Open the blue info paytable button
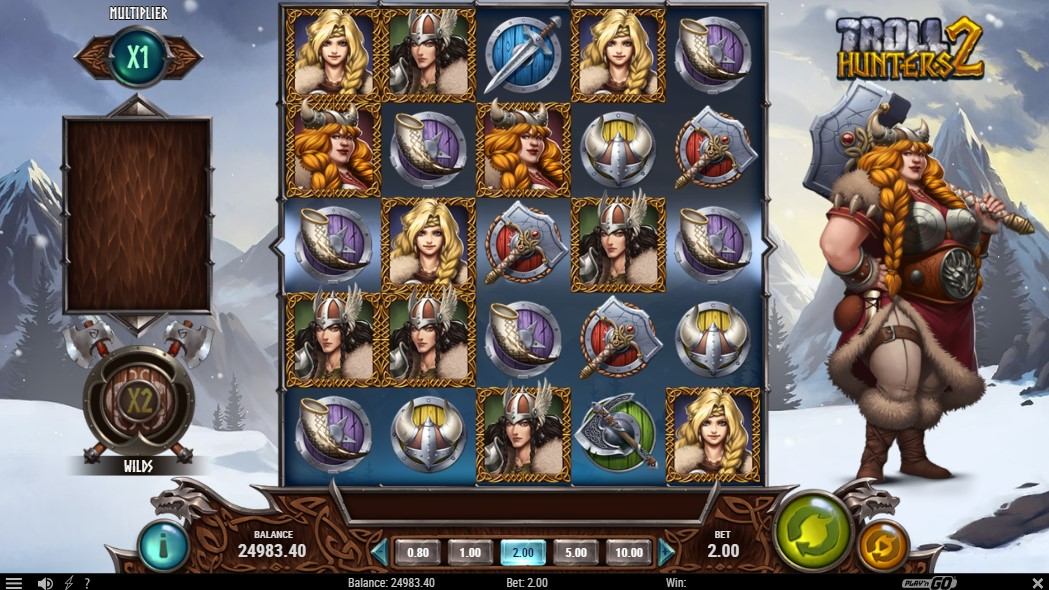Viewport: 1049px width, 590px height. pos(158,545)
